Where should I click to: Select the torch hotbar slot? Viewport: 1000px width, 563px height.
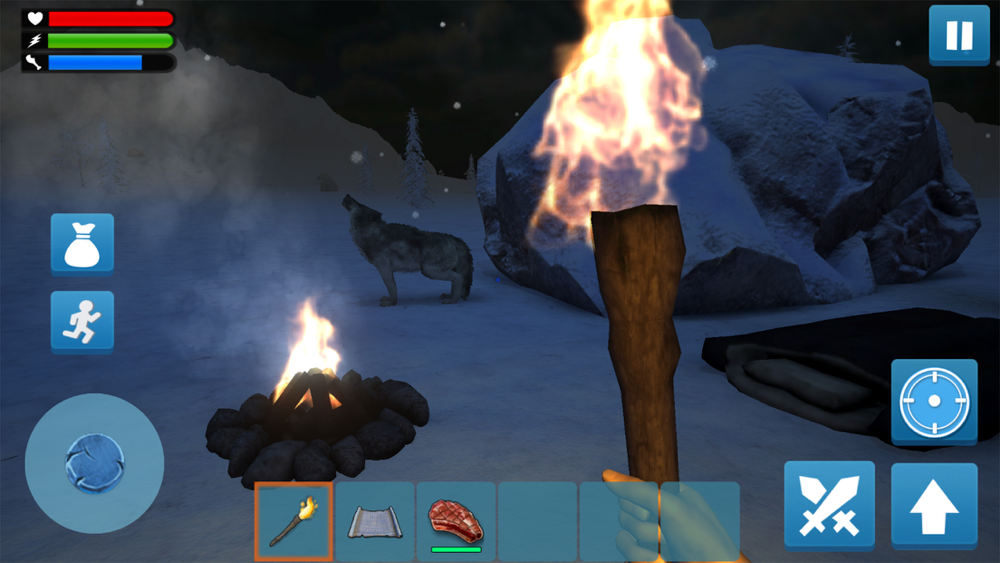[x=294, y=521]
